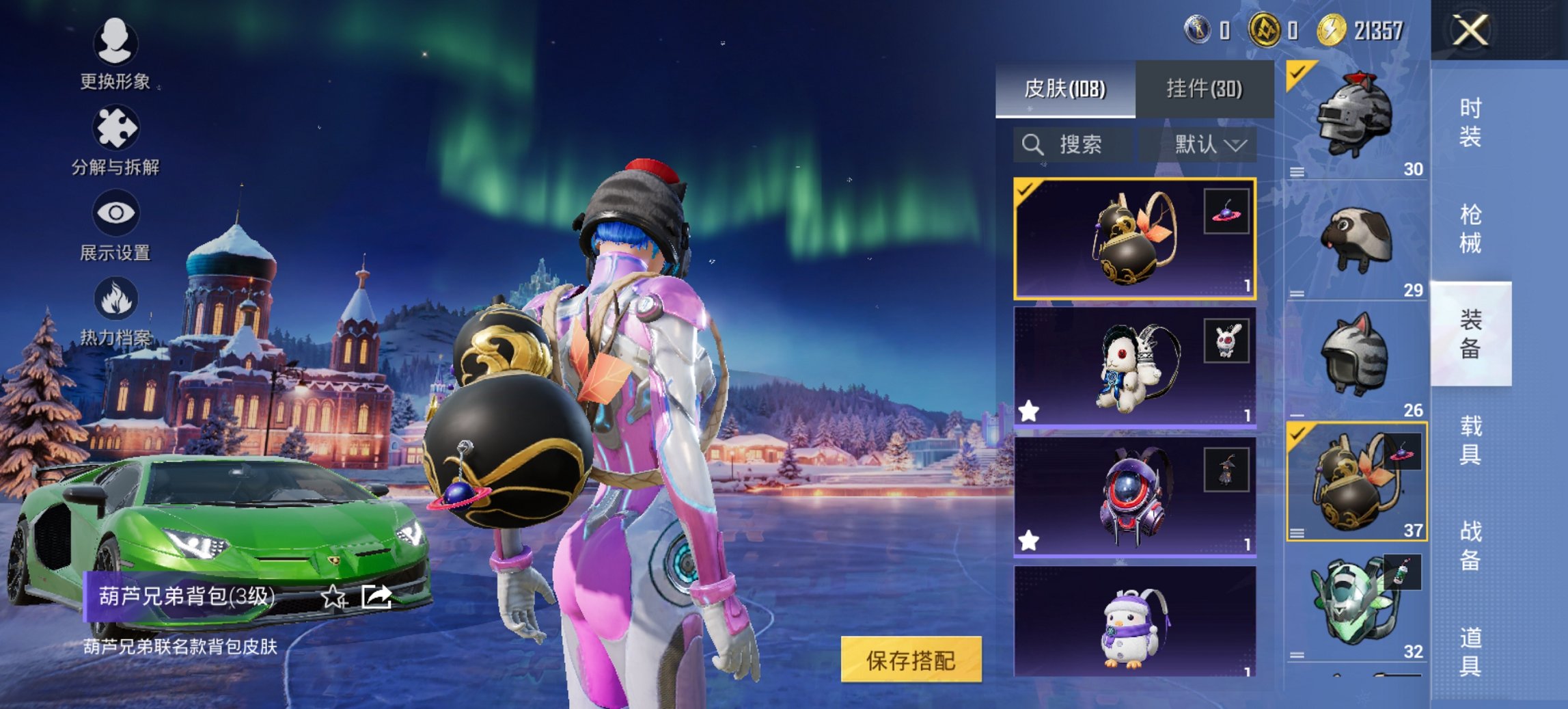The height and width of the screenshot is (709, 1568).
Task: Open the 更换形象 avatar icon
Action: click(x=115, y=44)
